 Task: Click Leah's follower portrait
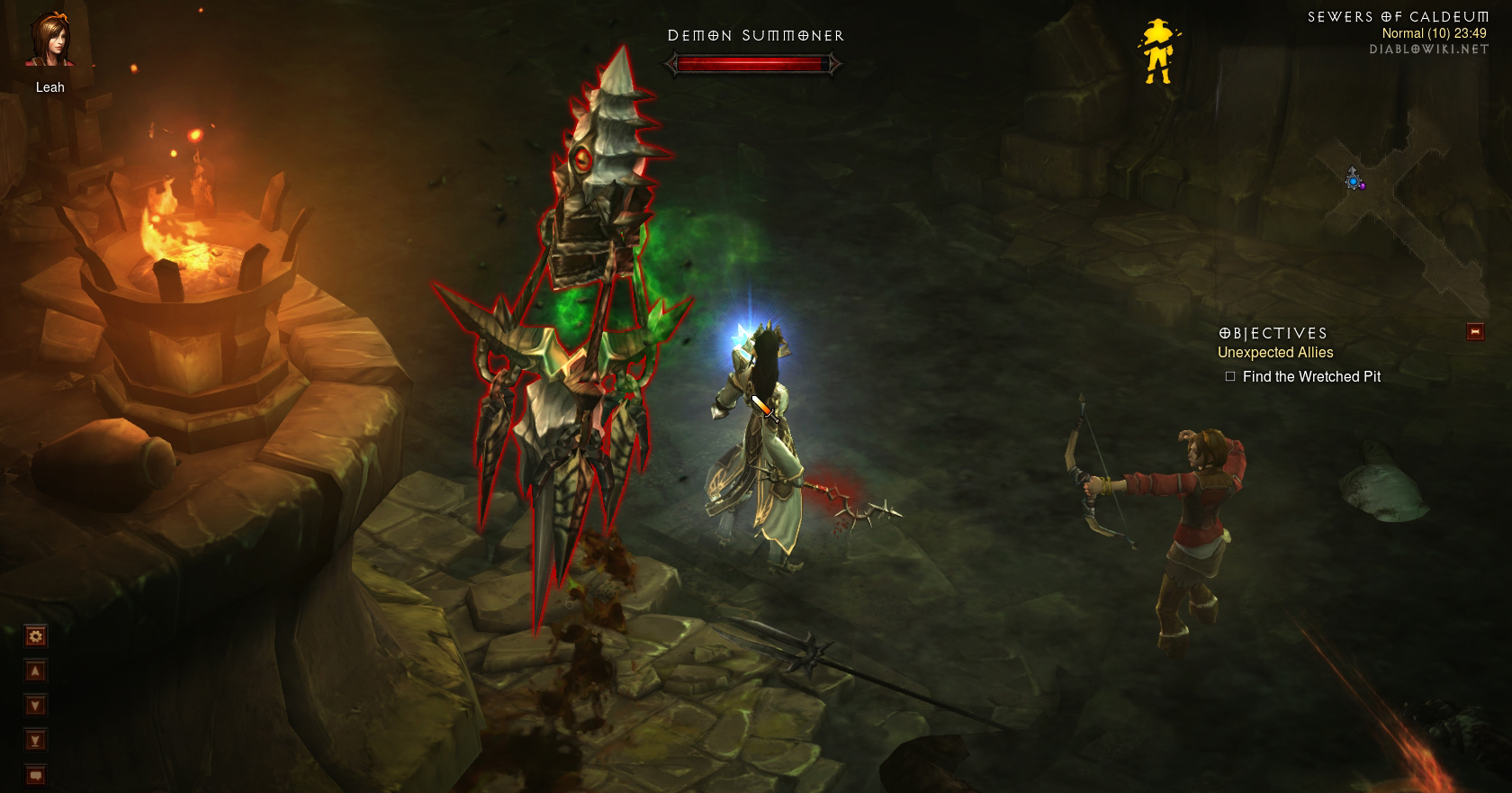pyautogui.click(x=49, y=41)
